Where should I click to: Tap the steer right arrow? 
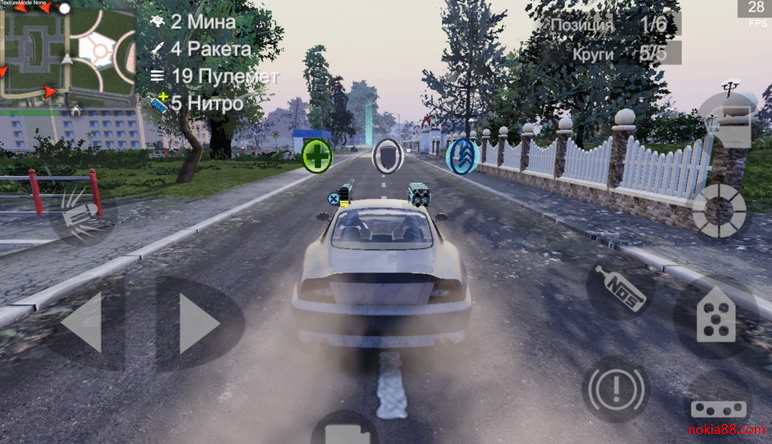[198, 323]
